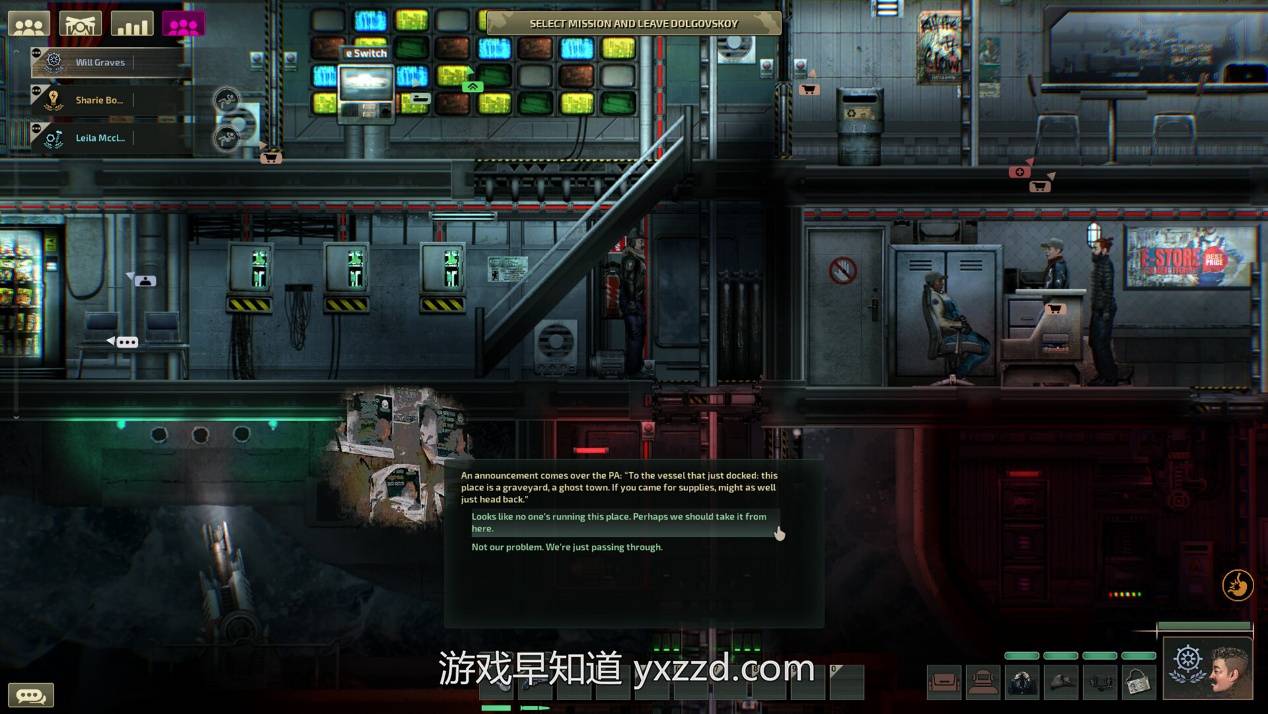Click the Switch interaction label
This screenshot has height=714, width=1268.
(x=365, y=53)
